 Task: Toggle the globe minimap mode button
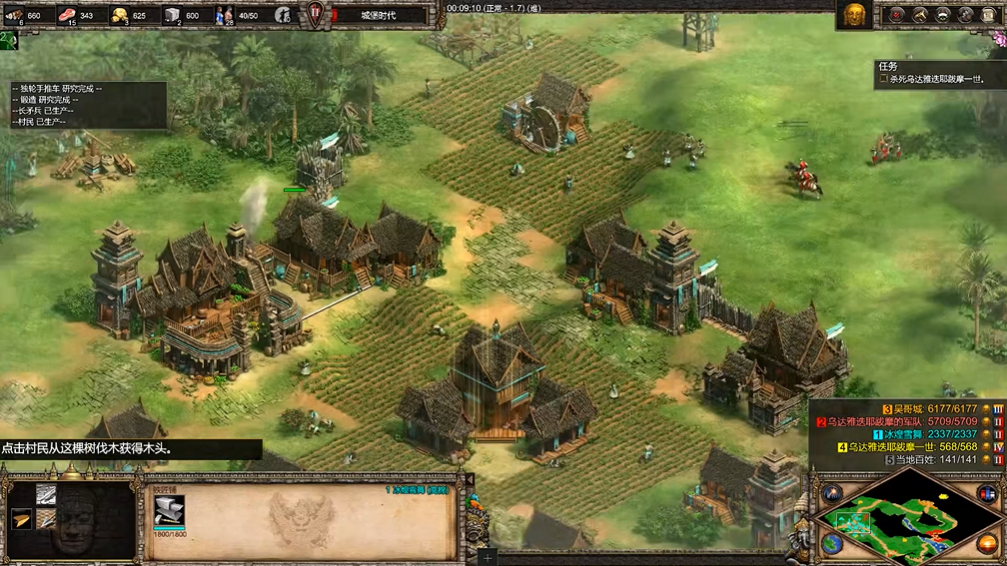(832, 543)
